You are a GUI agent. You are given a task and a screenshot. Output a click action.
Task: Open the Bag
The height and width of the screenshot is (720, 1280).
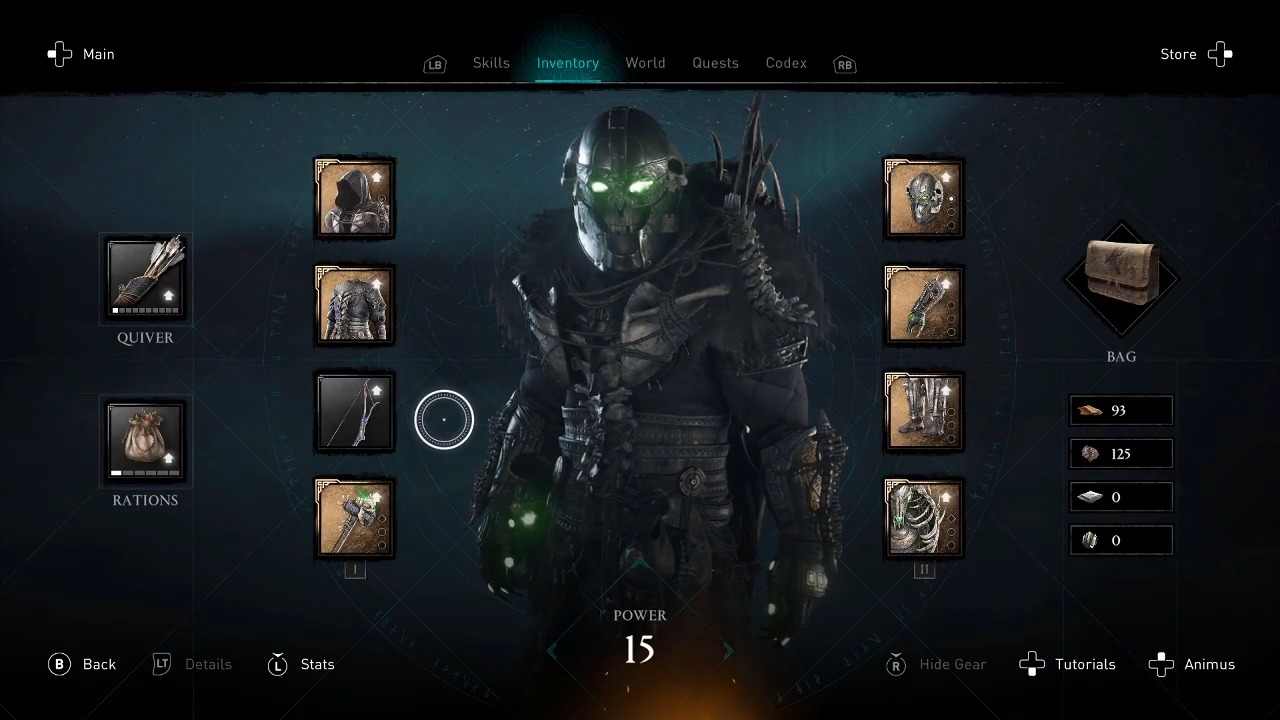click(1121, 278)
